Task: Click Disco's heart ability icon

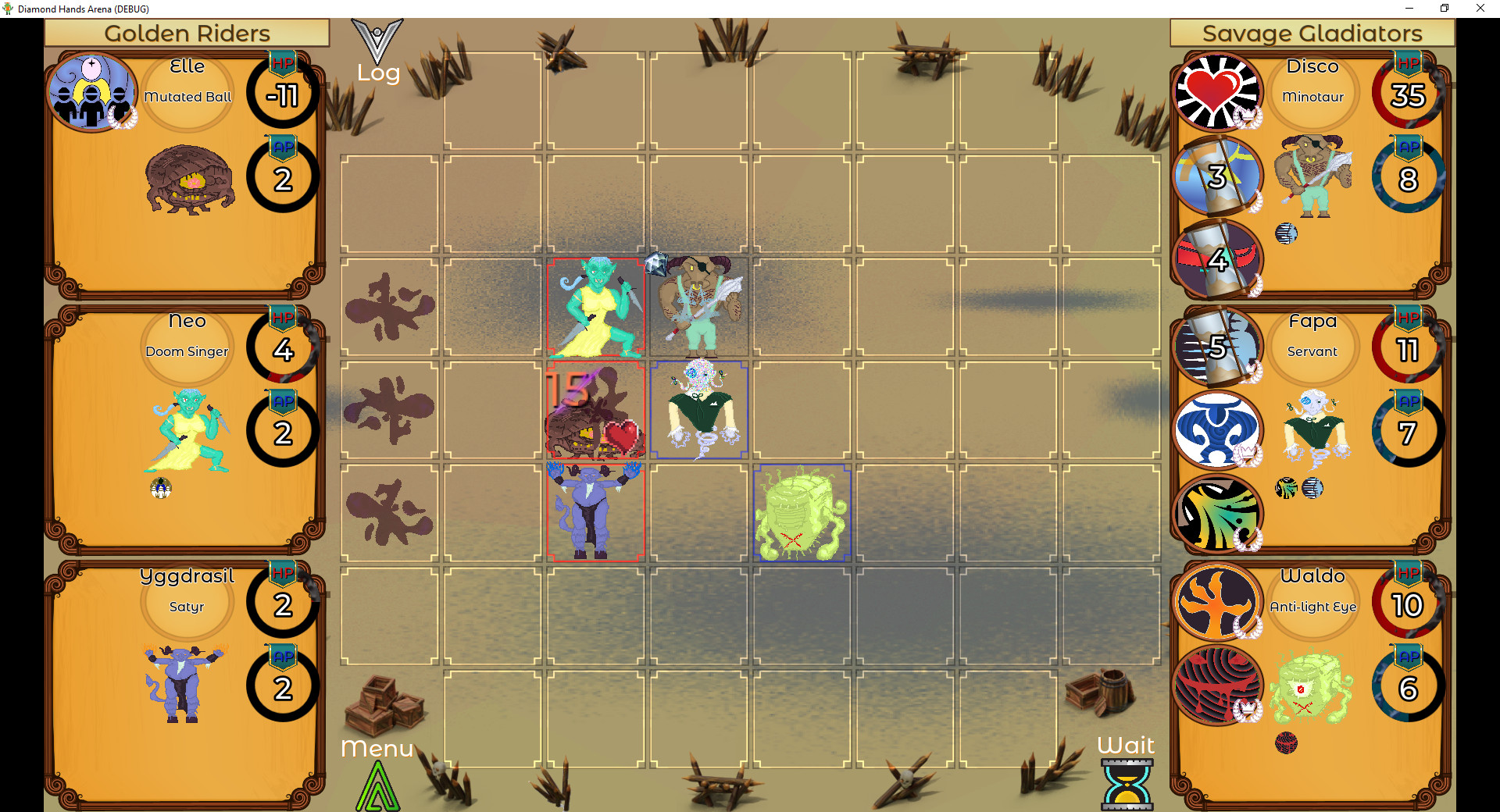Action: coord(1216,91)
